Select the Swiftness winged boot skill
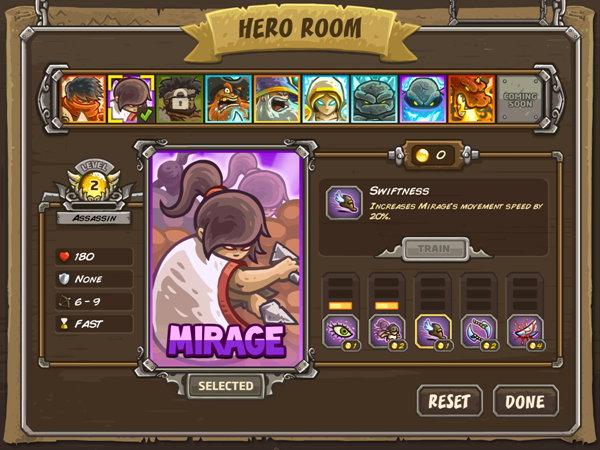 [x=433, y=330]
